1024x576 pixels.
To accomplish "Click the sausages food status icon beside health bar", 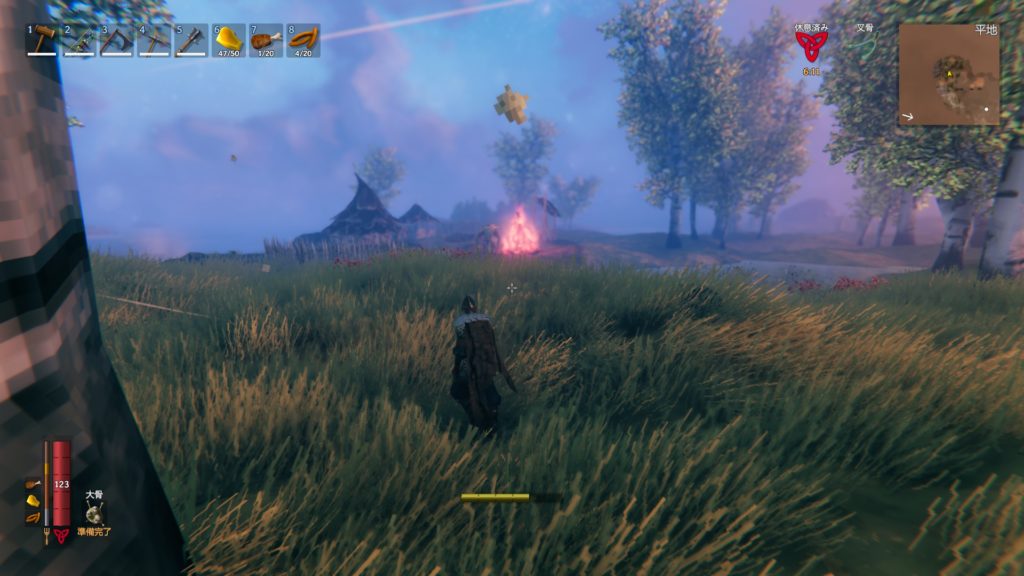I will pyautogui.click(x=33, y=517).
